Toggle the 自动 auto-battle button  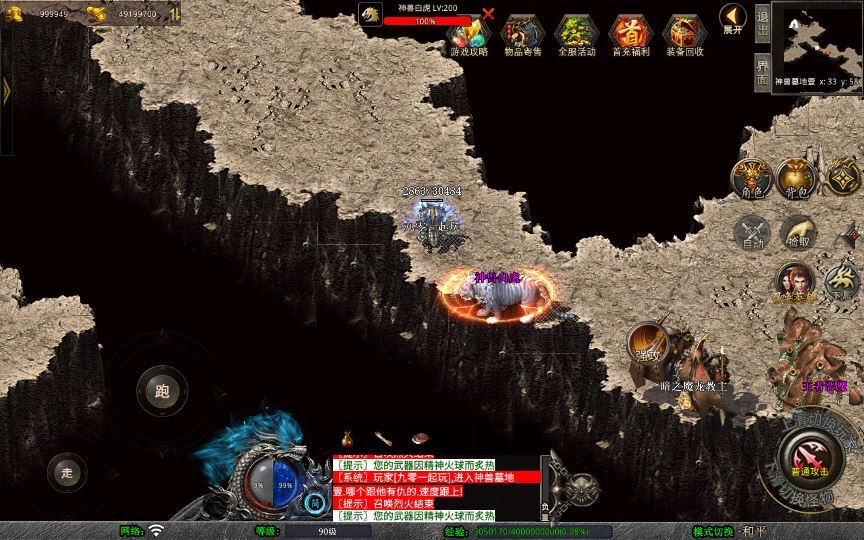coord(753,232)
